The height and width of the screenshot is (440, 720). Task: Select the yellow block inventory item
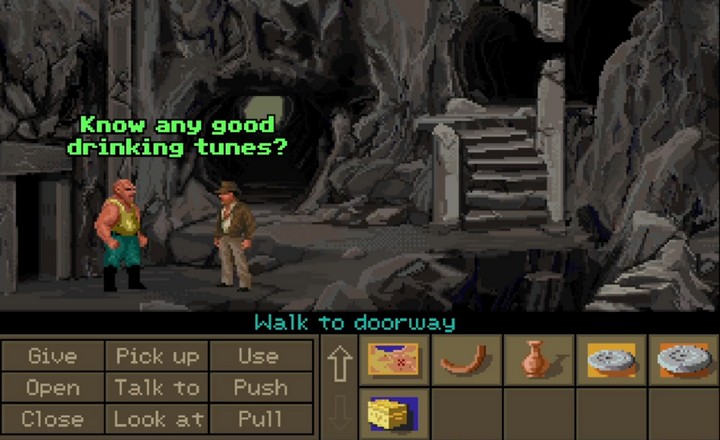pos(391,412)
